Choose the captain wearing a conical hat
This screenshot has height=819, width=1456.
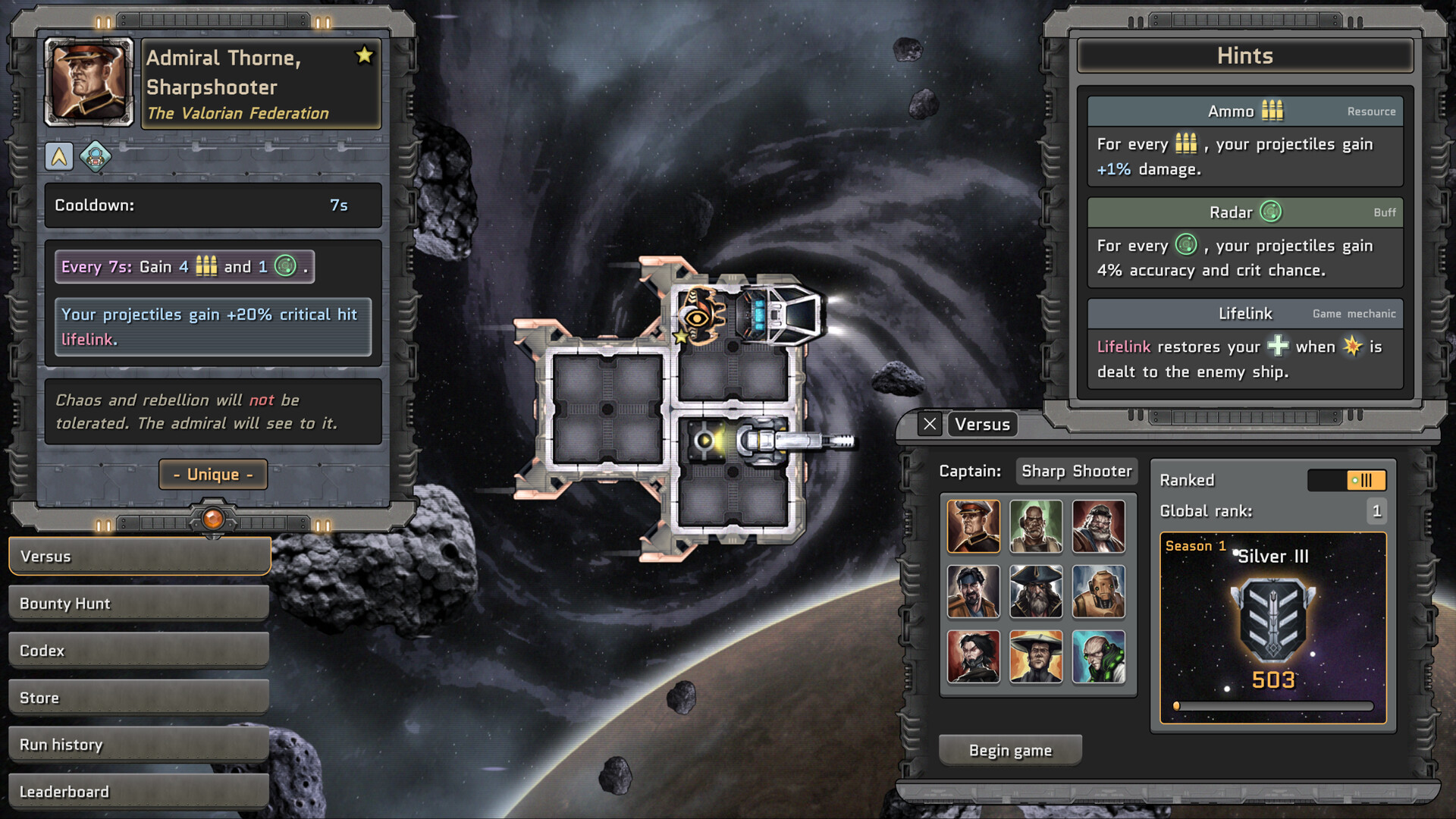pyautogui.click(x=1036, y=656)
